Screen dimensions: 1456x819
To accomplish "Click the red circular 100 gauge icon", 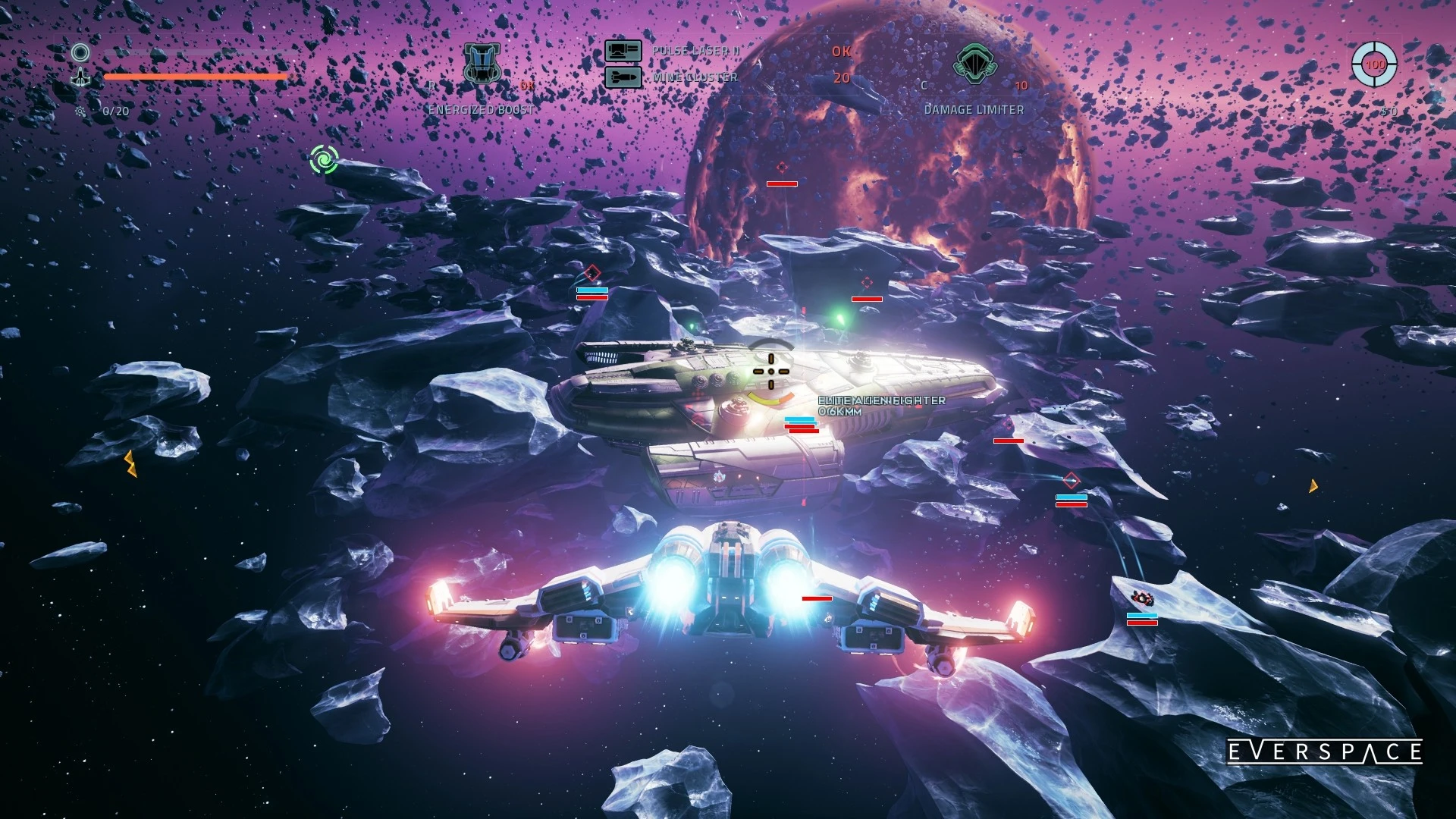I will (1374, 64).
